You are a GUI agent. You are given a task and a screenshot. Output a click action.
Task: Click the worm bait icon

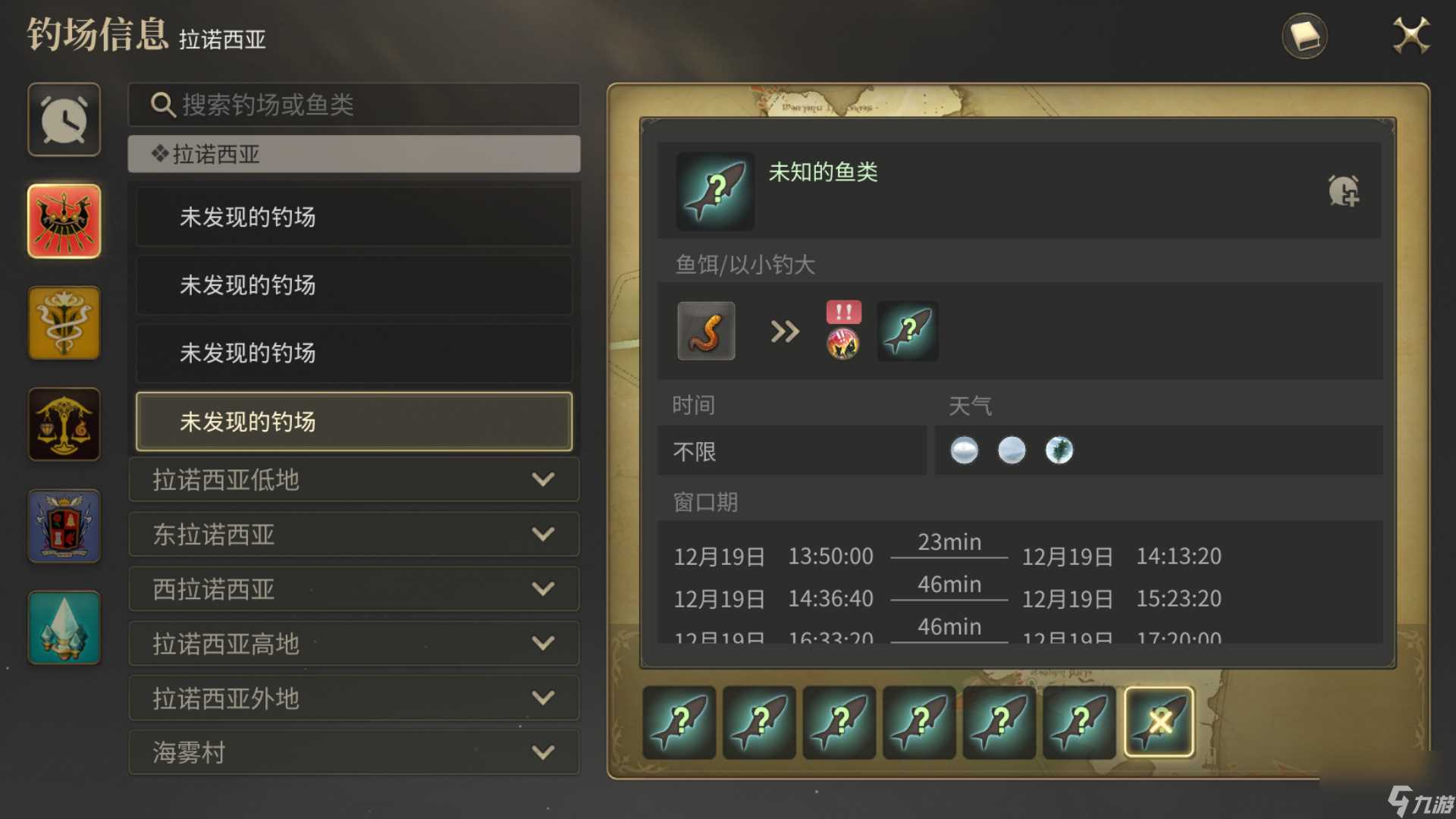click(704, 331)
